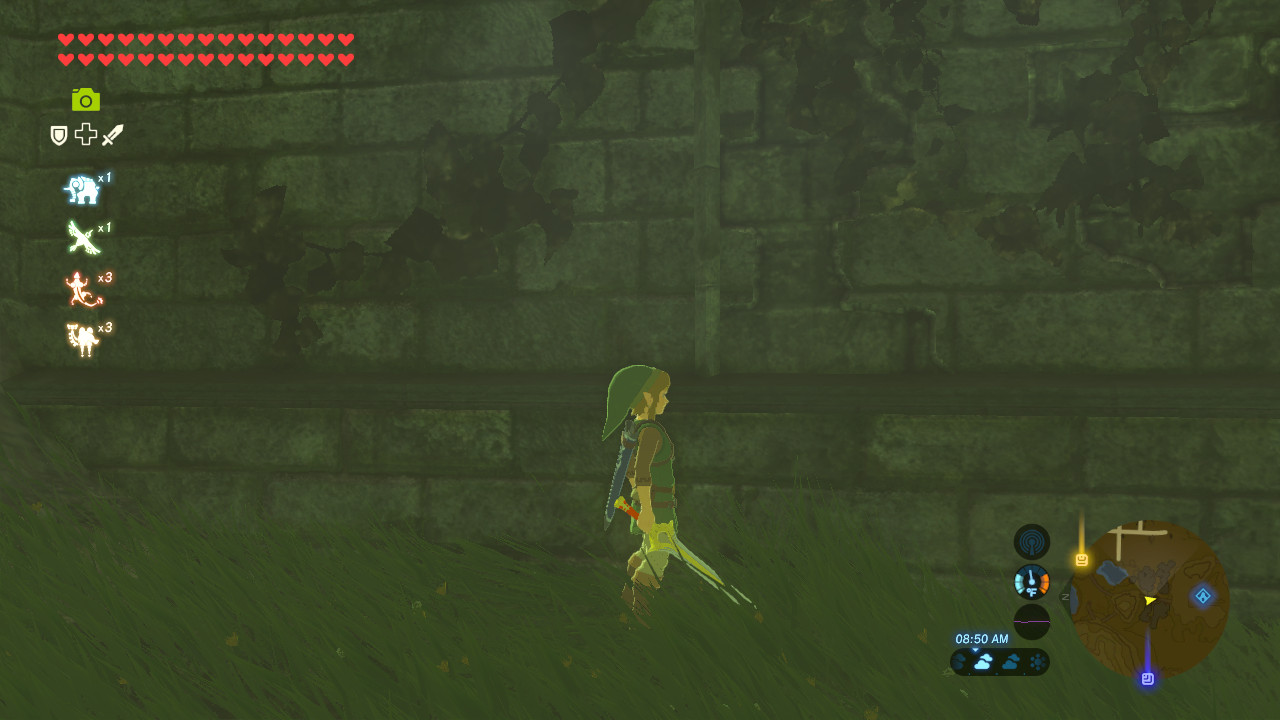Expand the minimap compass marker
Viewport: 1280px width, 720px height.
(1065, 596)
